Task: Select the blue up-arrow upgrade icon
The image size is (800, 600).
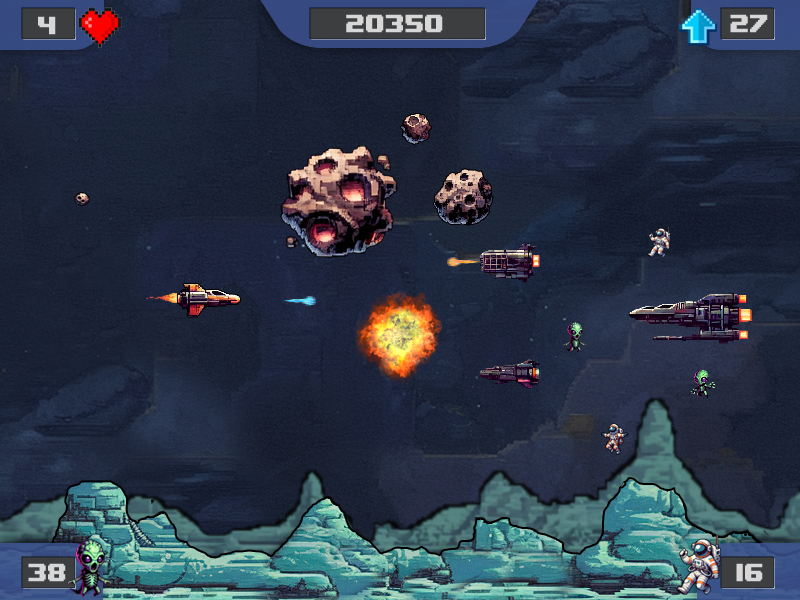Action: [x=697, y=26]
